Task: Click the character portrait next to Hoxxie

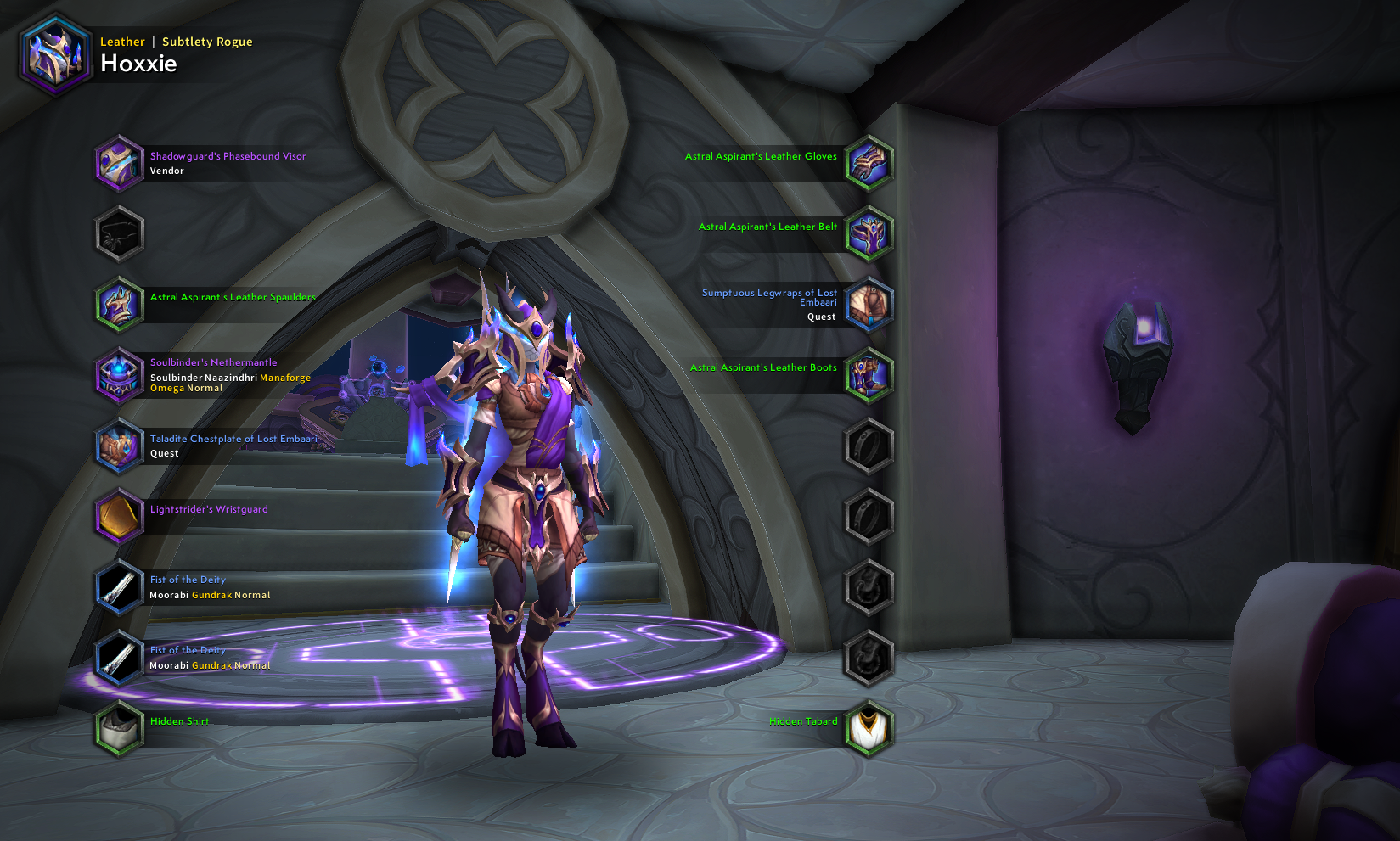Action: [54, 57]
